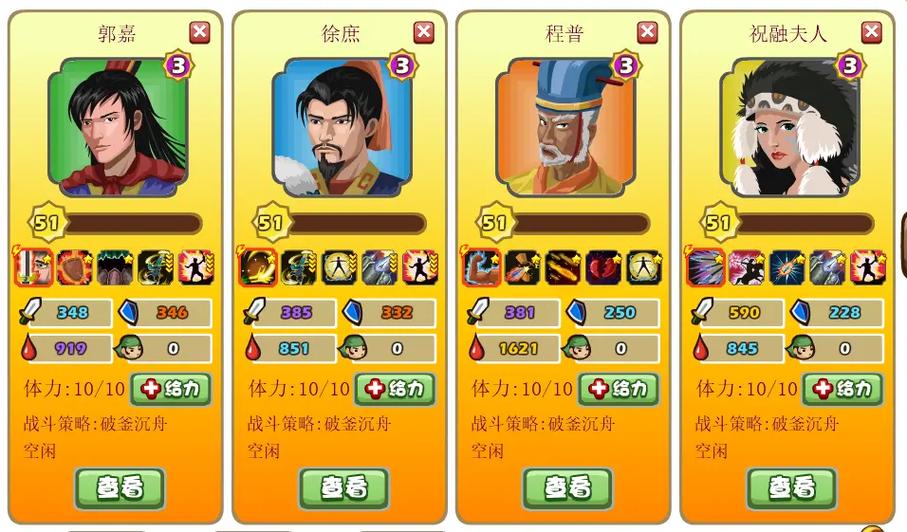This screenshot has height=532, width=907.
Task: Select 郭嘉's first highlighted skill icon
Action: click(x=34, y=267)
